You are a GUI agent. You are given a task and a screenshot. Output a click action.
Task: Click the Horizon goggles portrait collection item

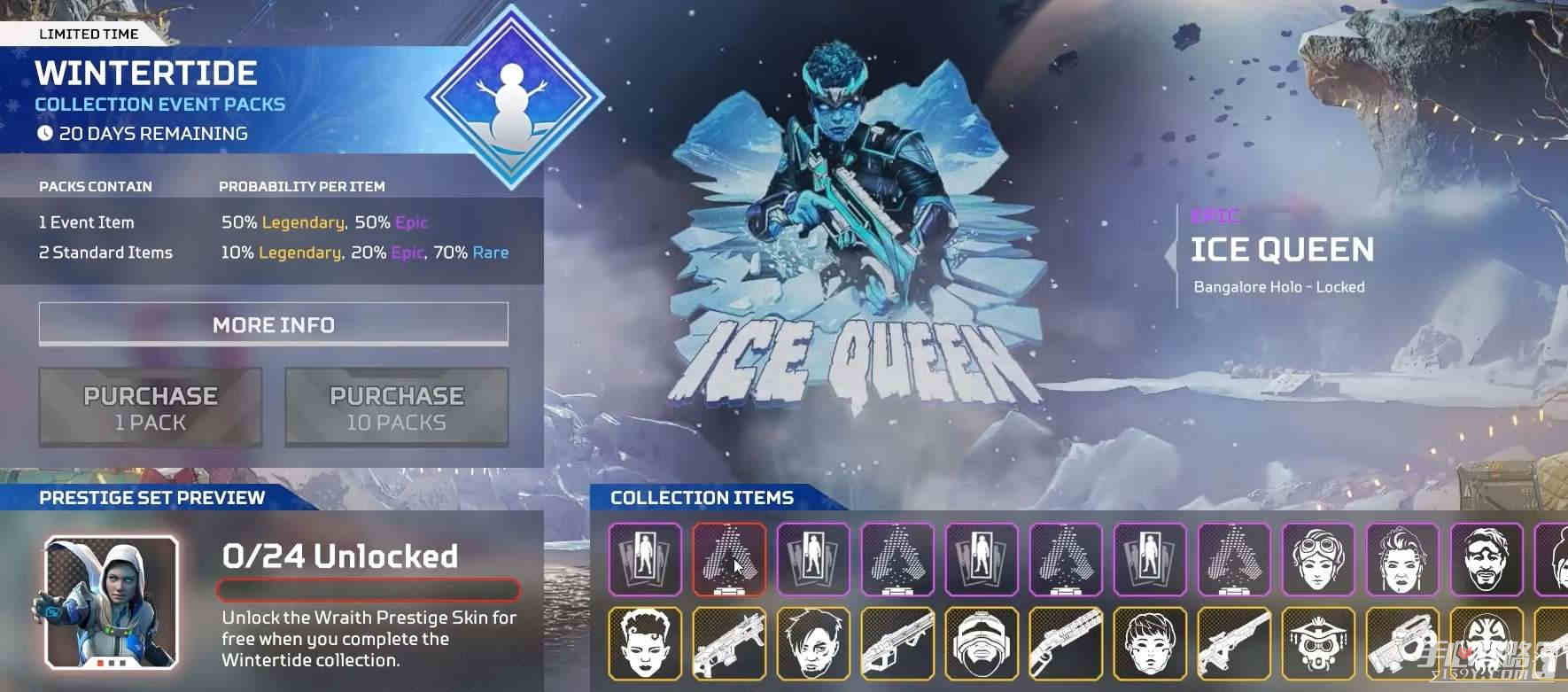pyautogui.click(x=1317, y=561)
